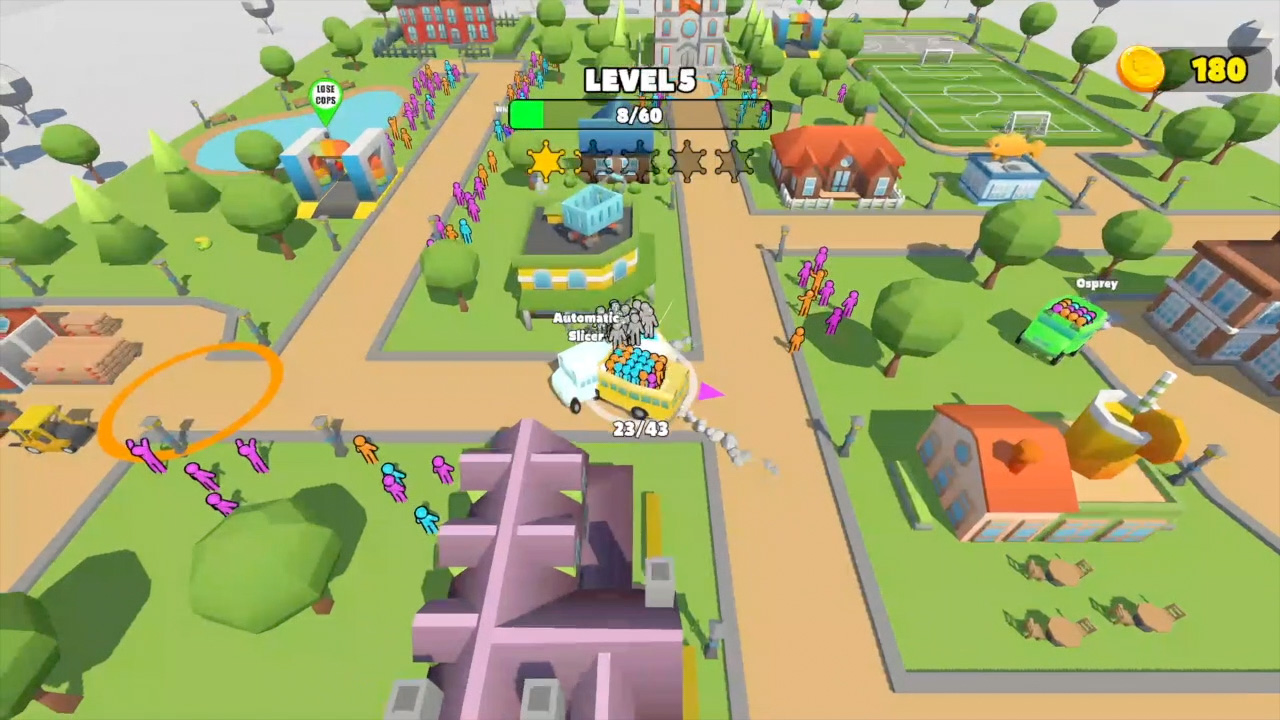
Task: Open the Osprey bus details
Action: click(x=1096, y=284)
